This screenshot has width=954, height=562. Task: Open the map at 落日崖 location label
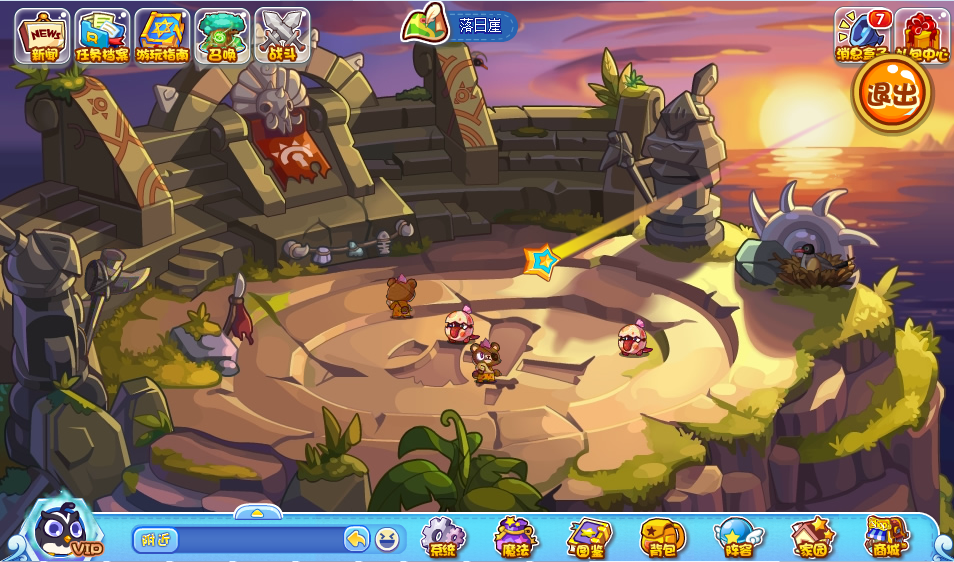click(x=460, y=25)
